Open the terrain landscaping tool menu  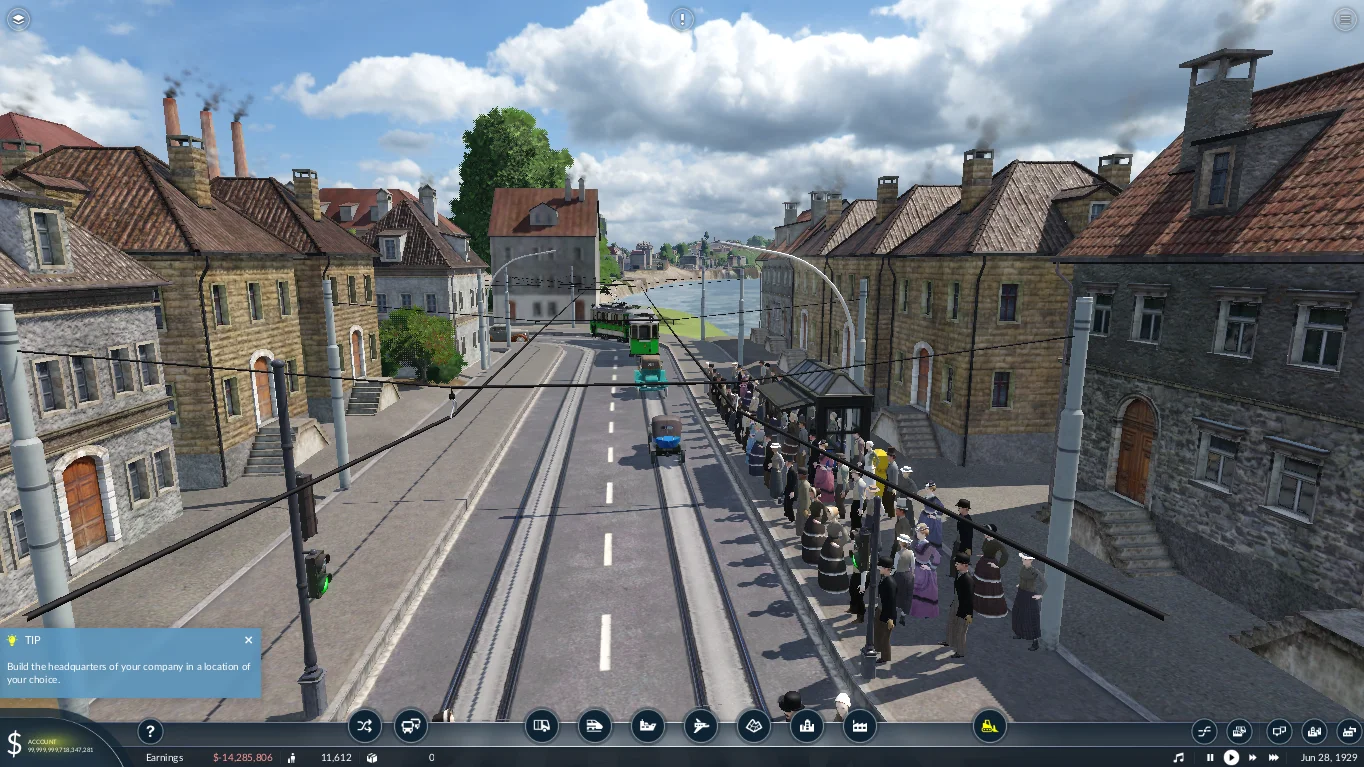tap(754, 726)
